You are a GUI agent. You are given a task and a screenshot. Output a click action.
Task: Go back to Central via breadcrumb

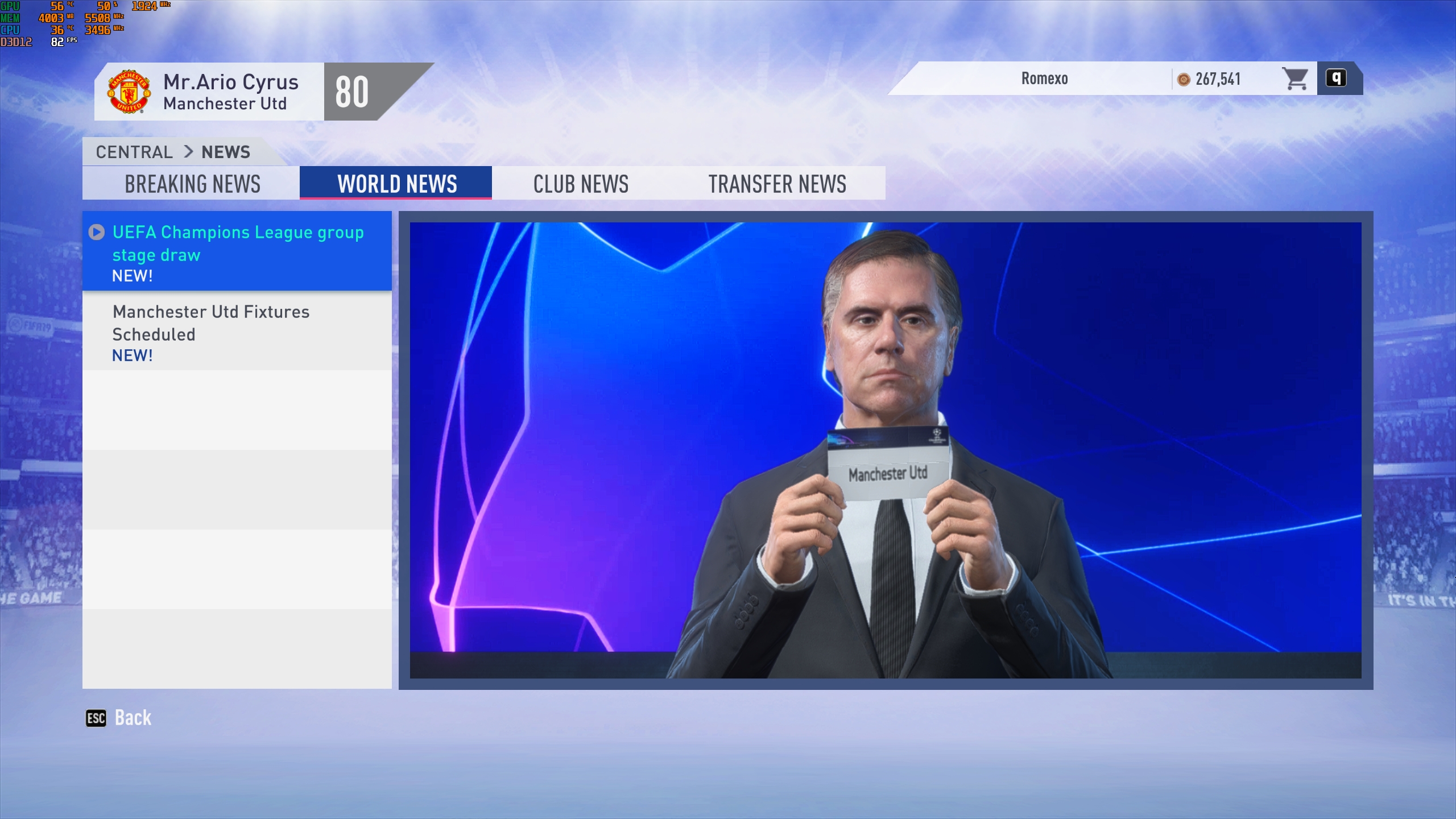point(134,152)
